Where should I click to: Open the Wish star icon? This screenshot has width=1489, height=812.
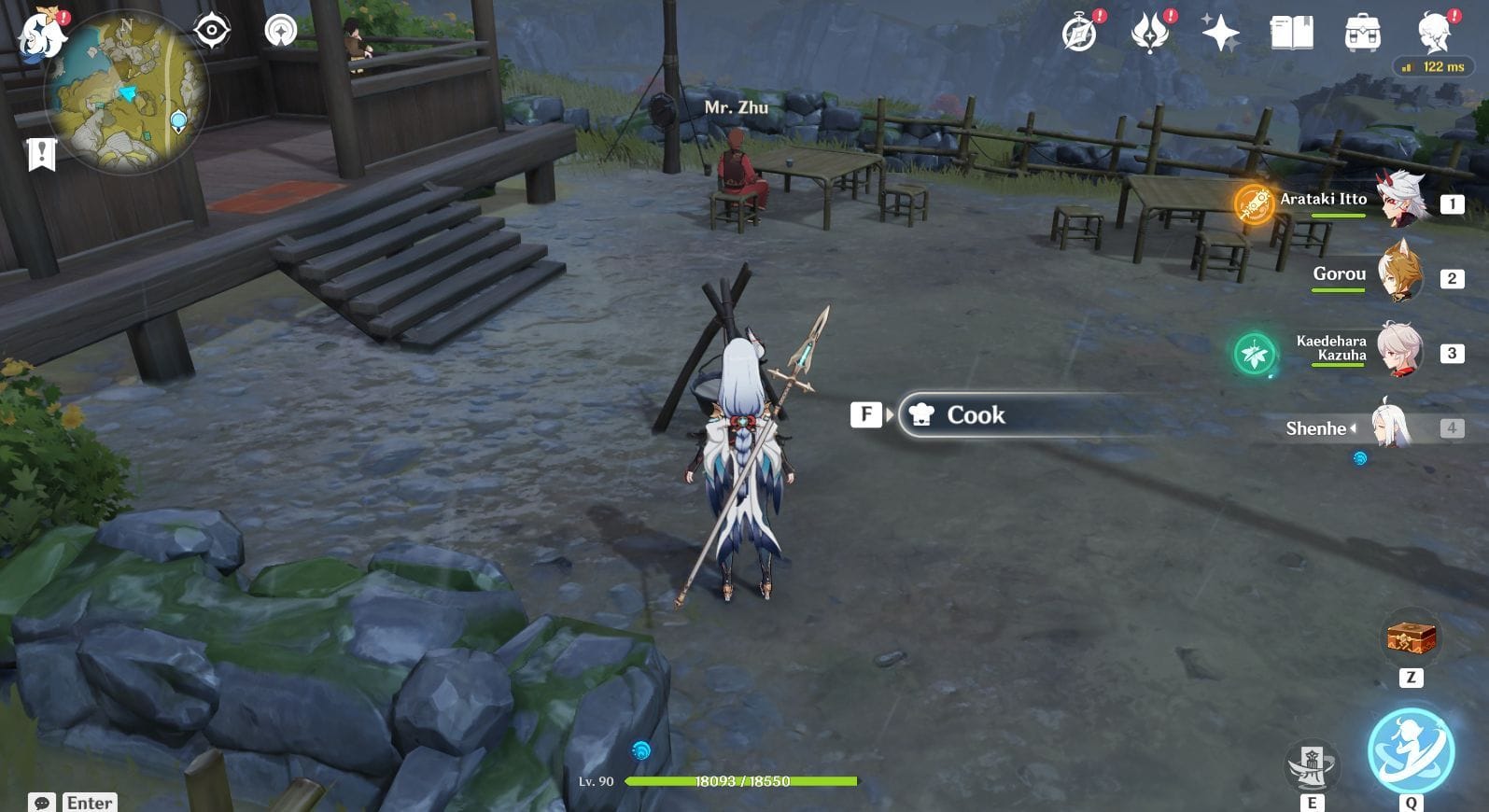click(x=1220, y=34)
